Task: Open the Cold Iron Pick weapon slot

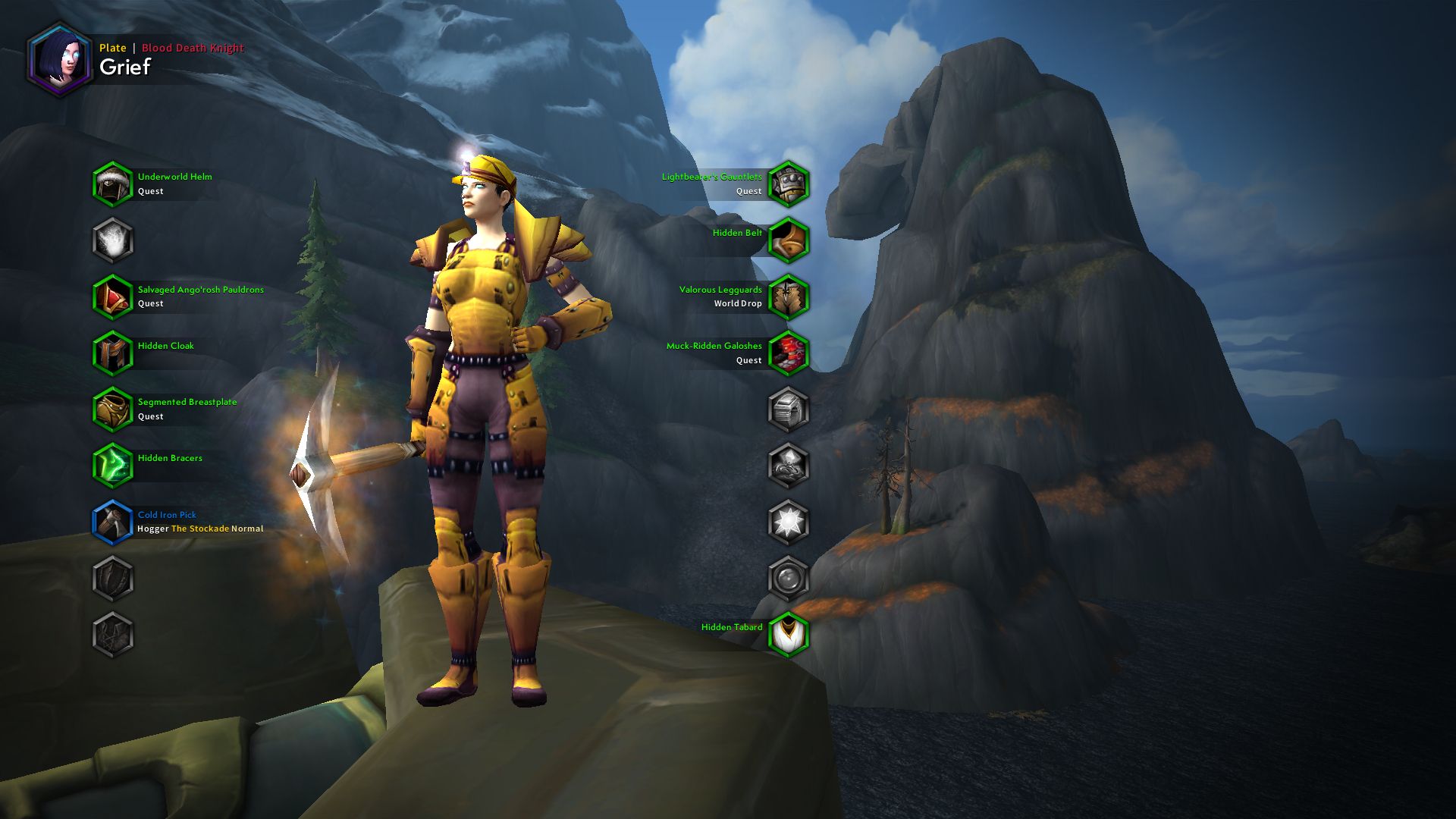Action: pyautogui.click(x=112, y=521)
